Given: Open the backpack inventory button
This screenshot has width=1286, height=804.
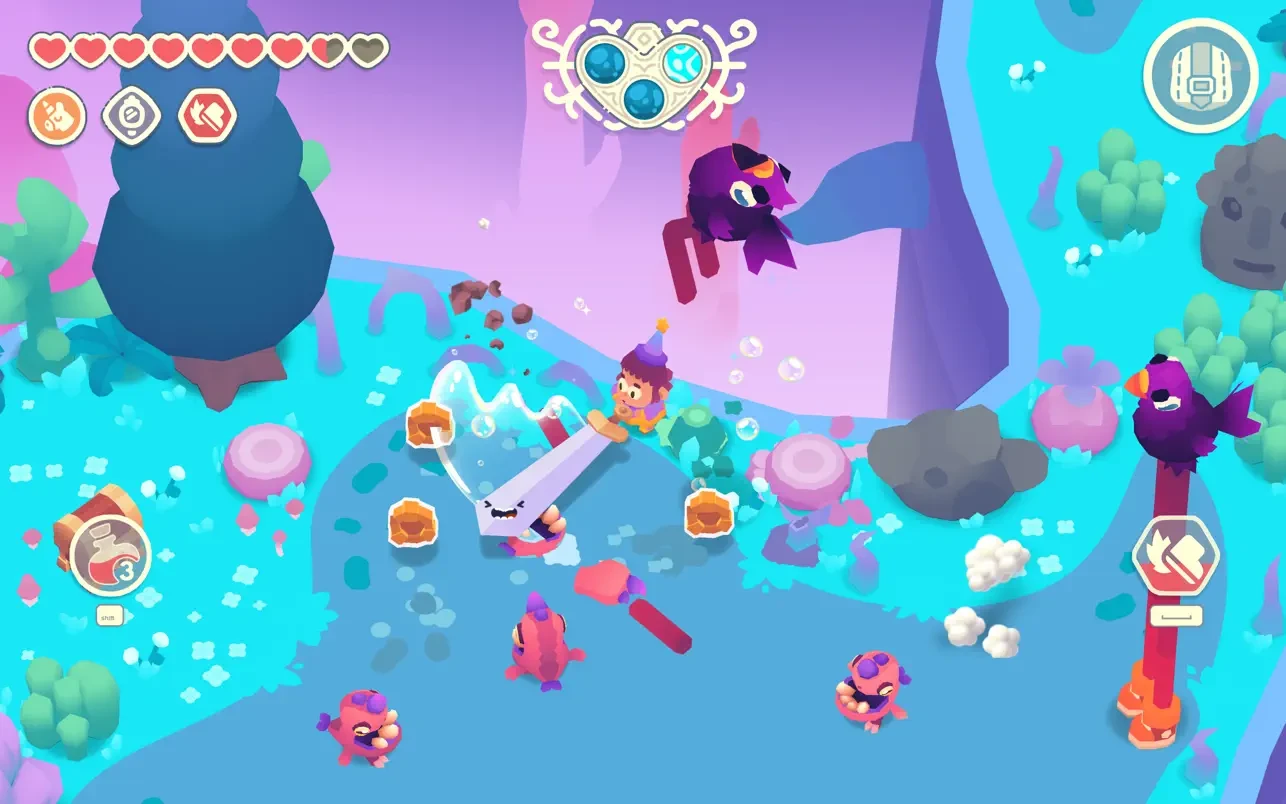Looking at the screenshot, I should [x=1200, y=75].
